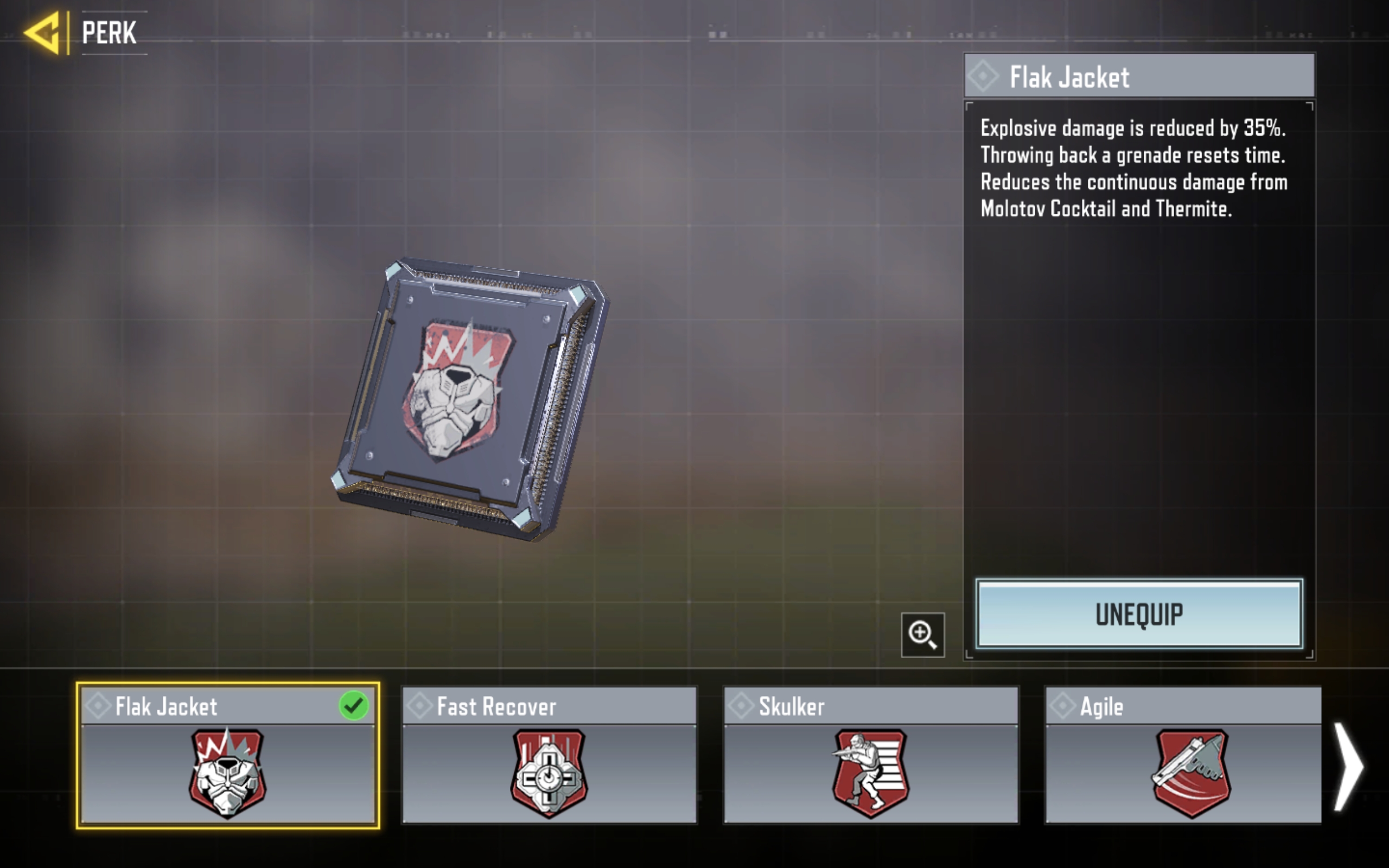The width and height of the screenshot is (1389, 868).
Task: Open the magnifier zoom view
Action: click(x=922, y=634)
